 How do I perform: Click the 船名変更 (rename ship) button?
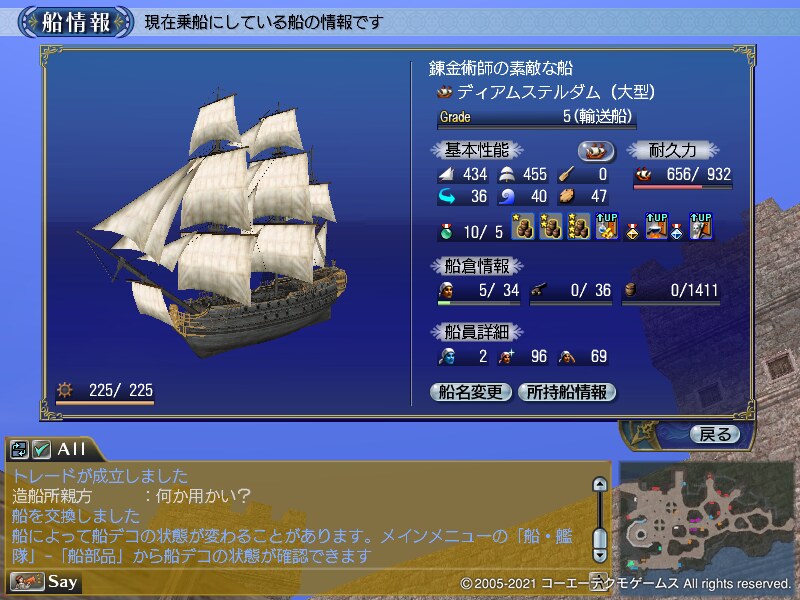[470, 392]
